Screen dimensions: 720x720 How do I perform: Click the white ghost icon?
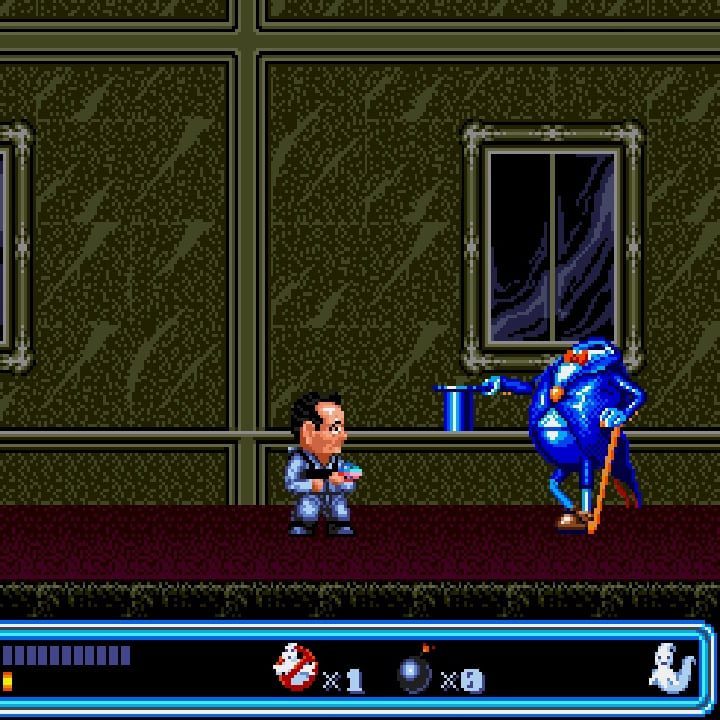point(670,668)
